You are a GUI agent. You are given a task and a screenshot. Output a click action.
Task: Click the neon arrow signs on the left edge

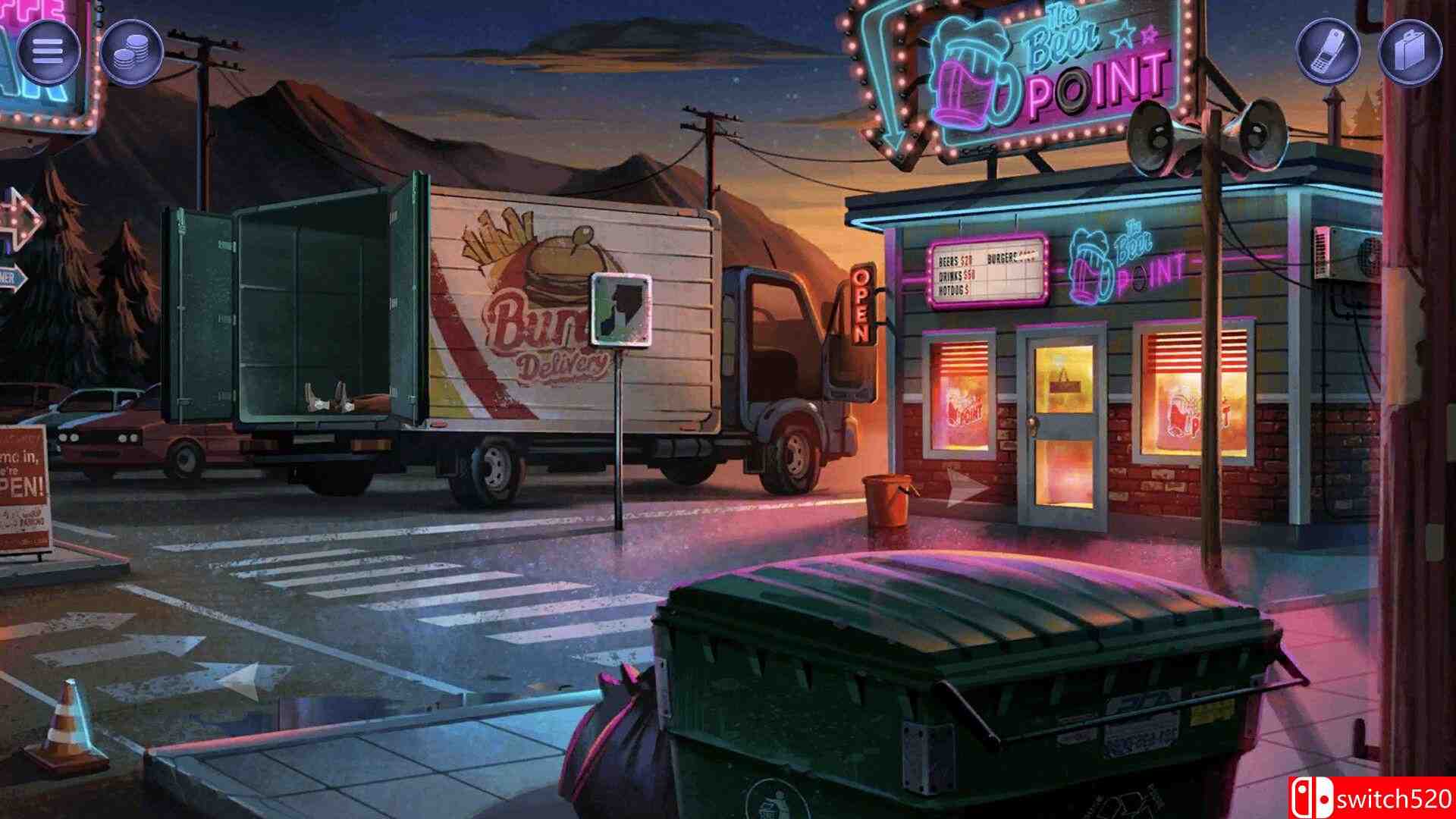tap(19, 227)
